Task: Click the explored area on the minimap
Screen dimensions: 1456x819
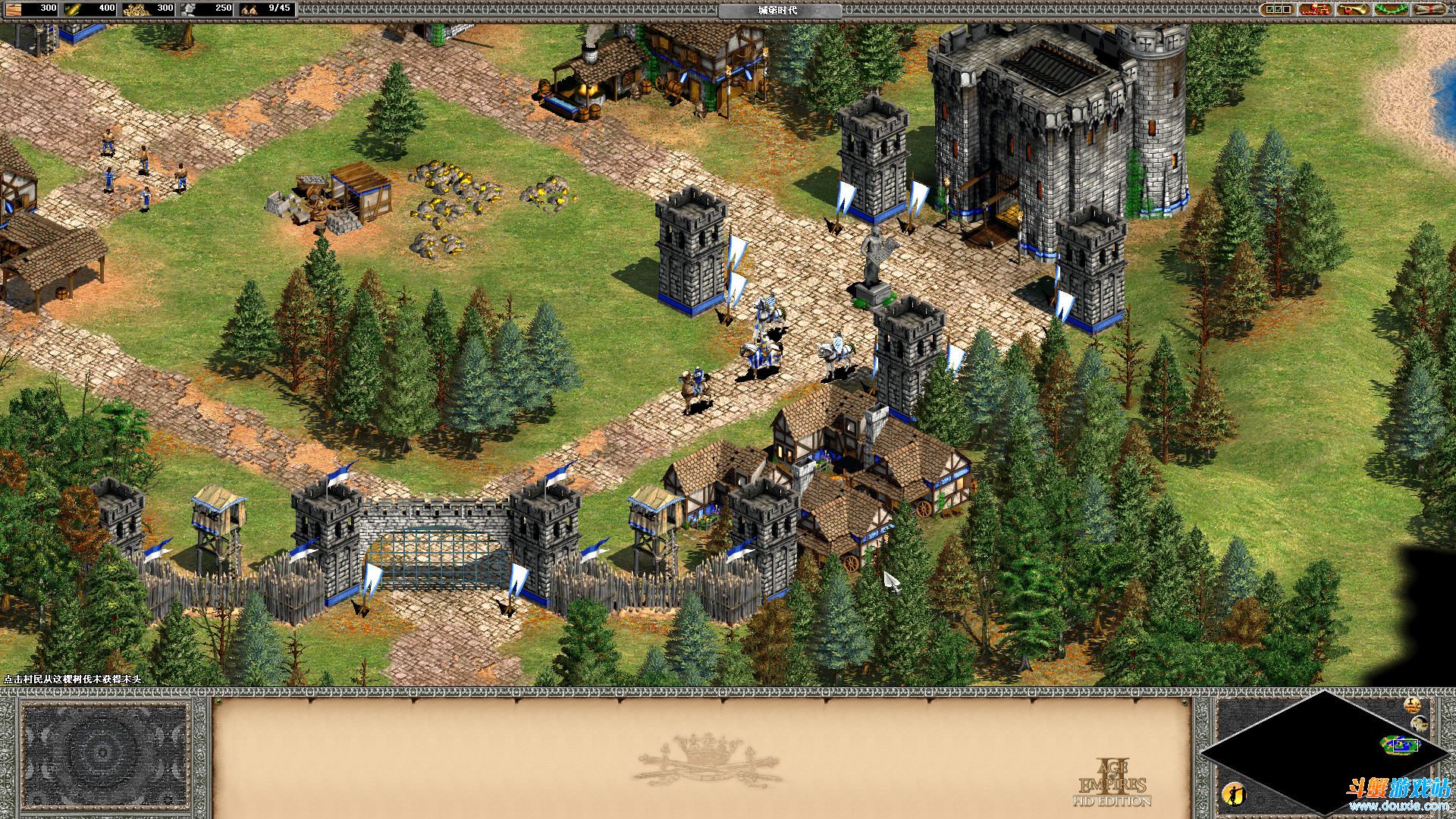Action: click(x=1400, y=745)
